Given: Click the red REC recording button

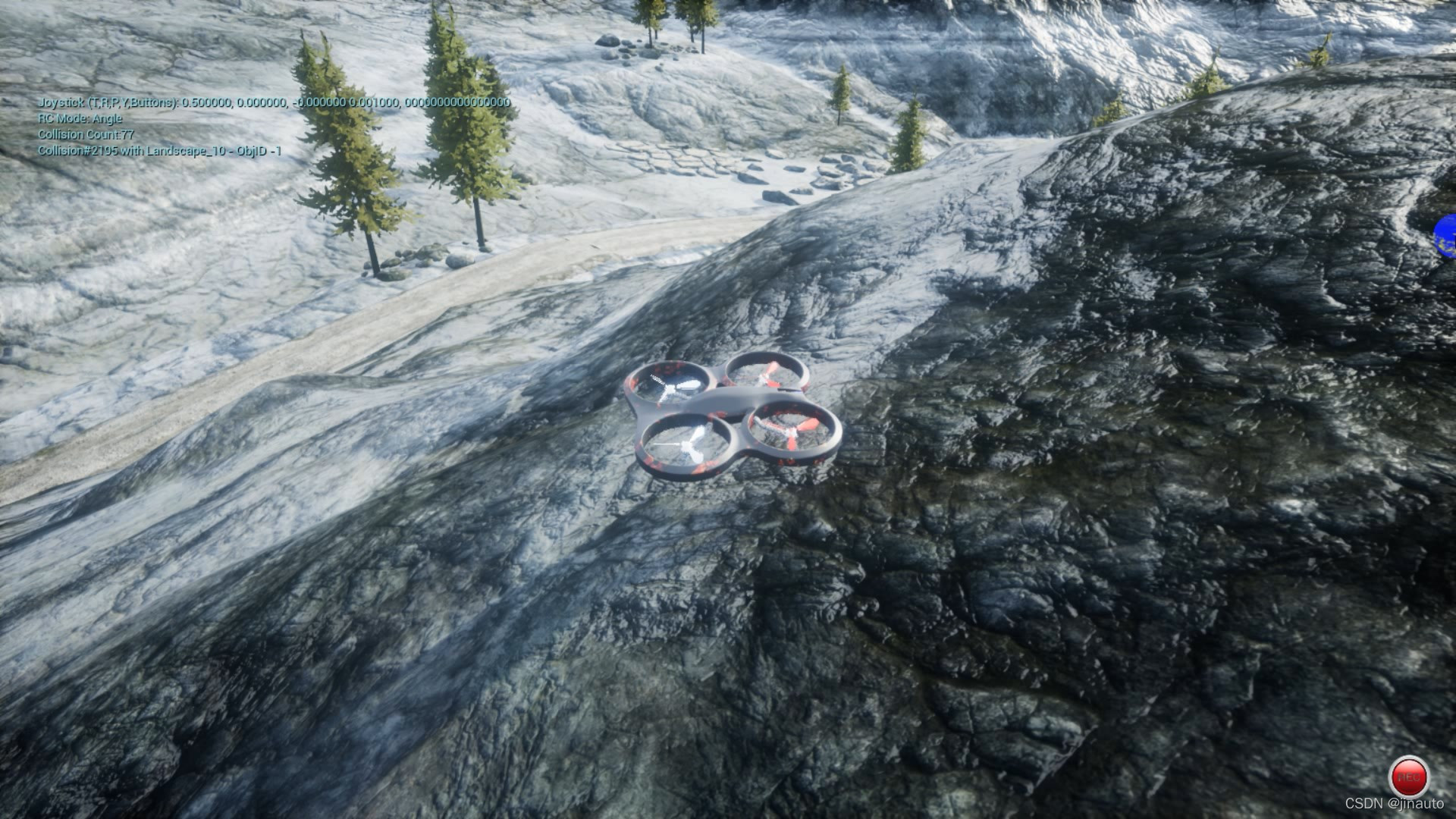Looking at the screenshot, I should pyautogui.click(x=1408, y=777).
